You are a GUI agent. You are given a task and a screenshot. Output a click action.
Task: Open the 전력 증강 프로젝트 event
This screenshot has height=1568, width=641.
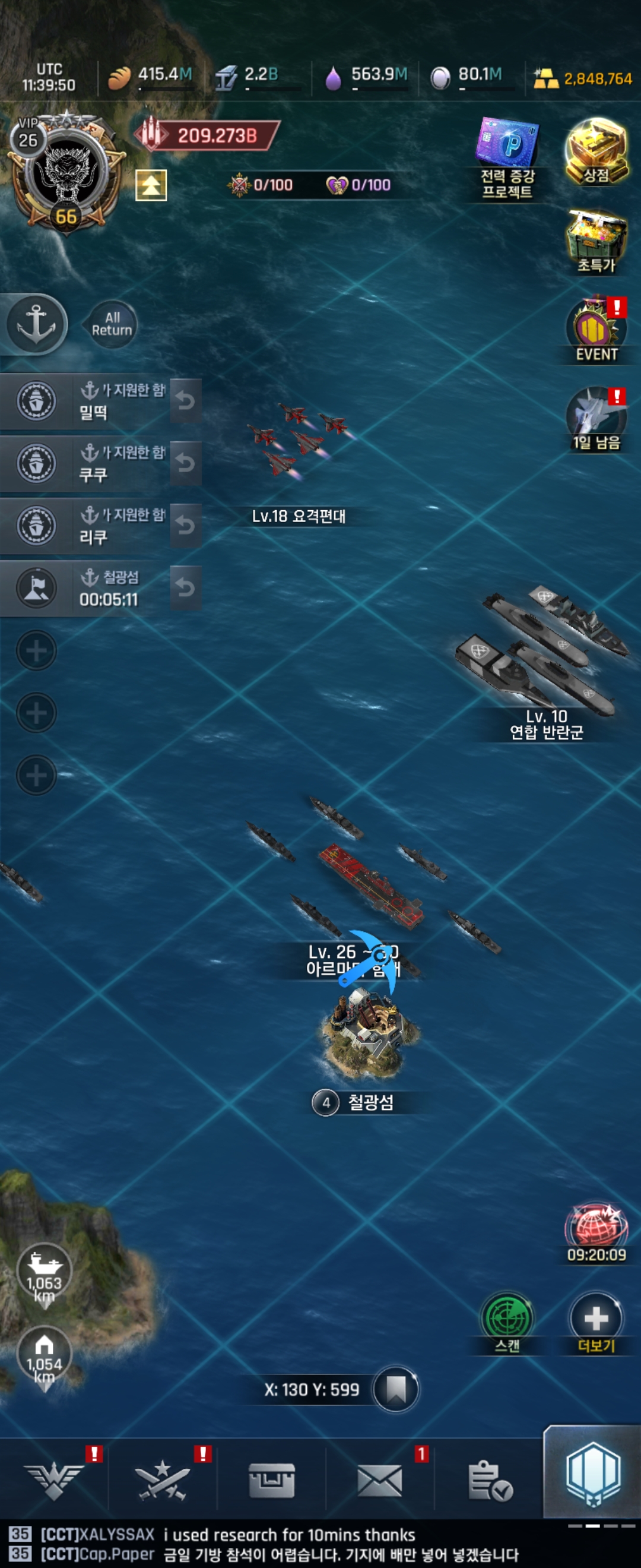[x=508, y=158]
